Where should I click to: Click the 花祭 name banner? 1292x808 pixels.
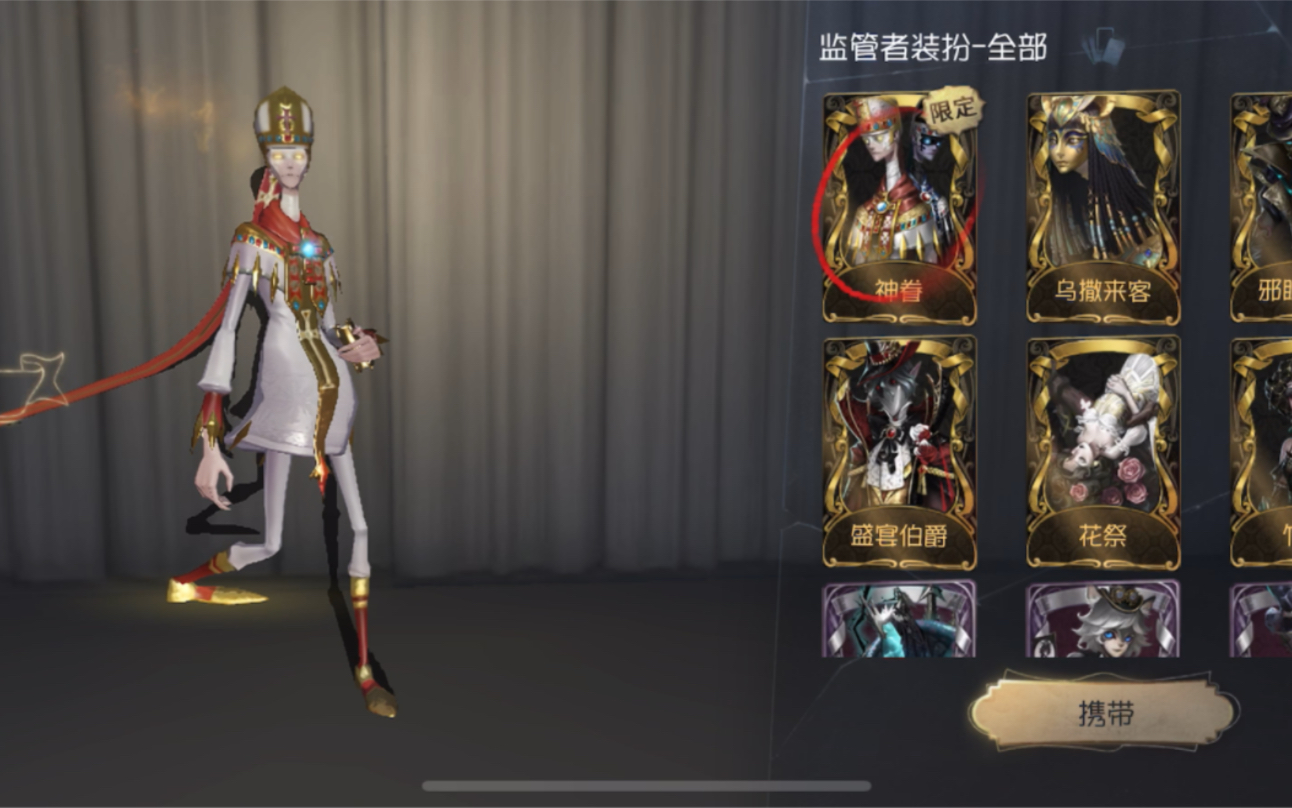pyautogui.click(x=1101, y=535)
